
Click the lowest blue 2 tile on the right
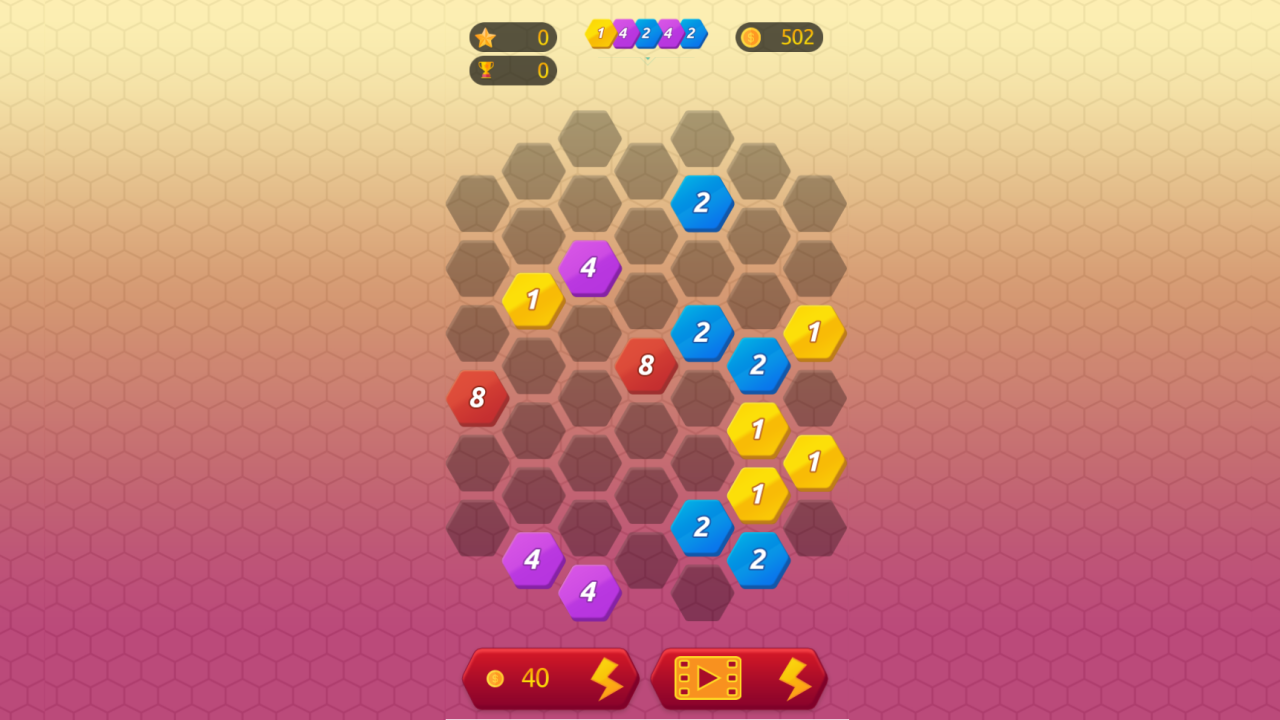[761, 560]
